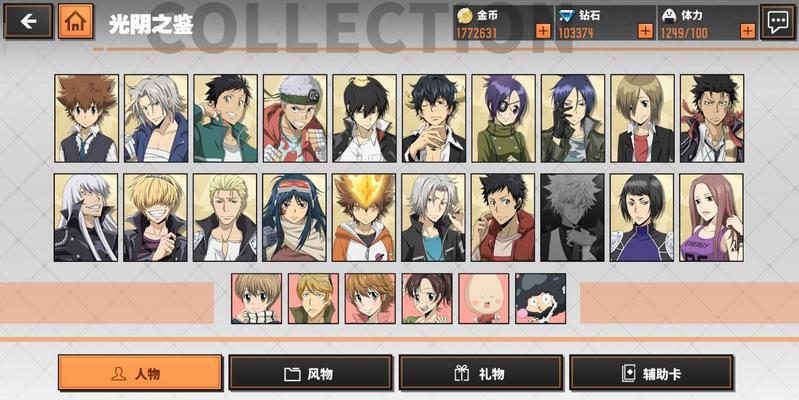Choose the purple-haired eyepatch girl card
This screenshot has width=799, height=400.
[504, 118]
